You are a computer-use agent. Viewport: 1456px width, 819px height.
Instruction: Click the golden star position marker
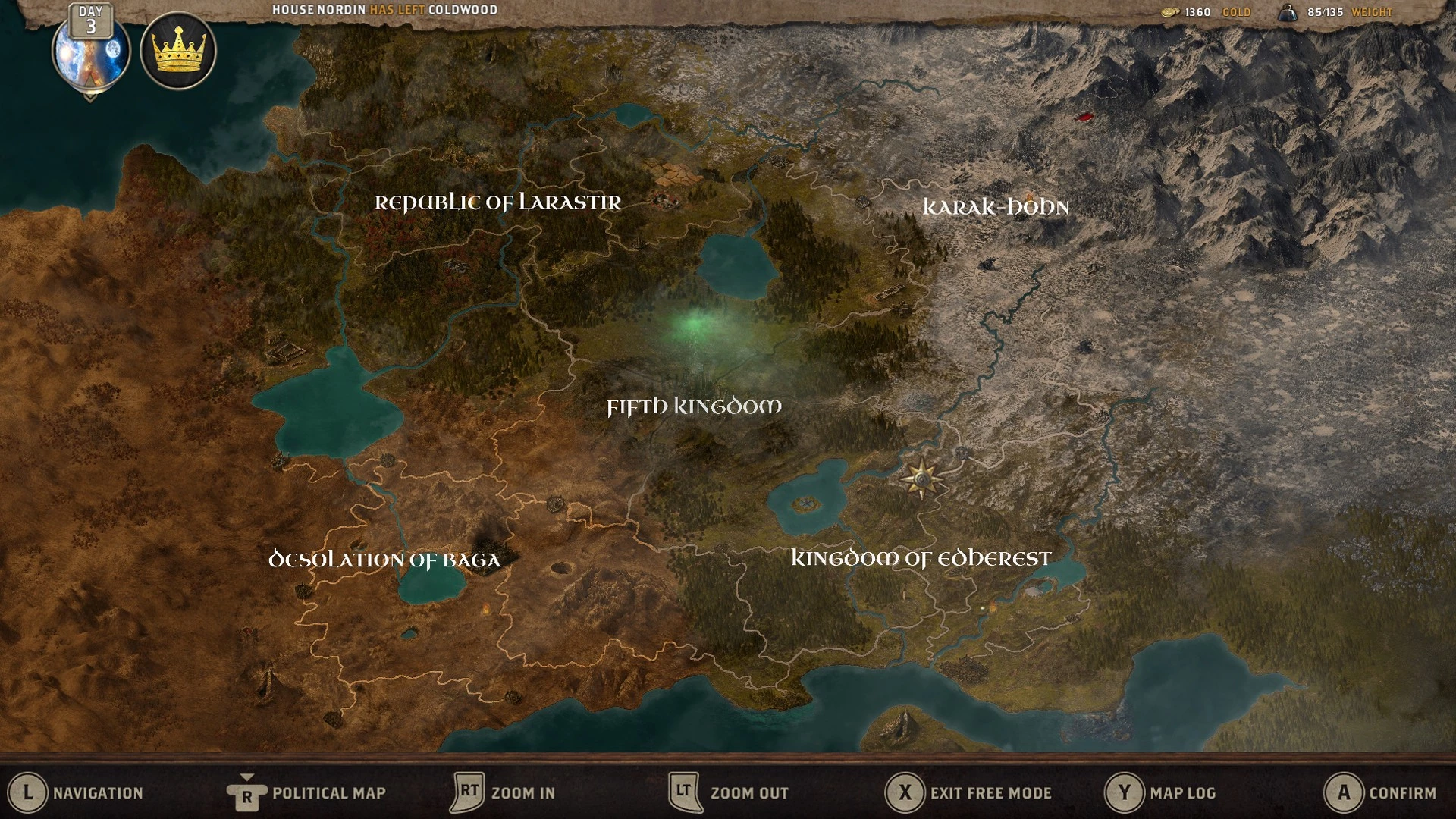(921, 479)
